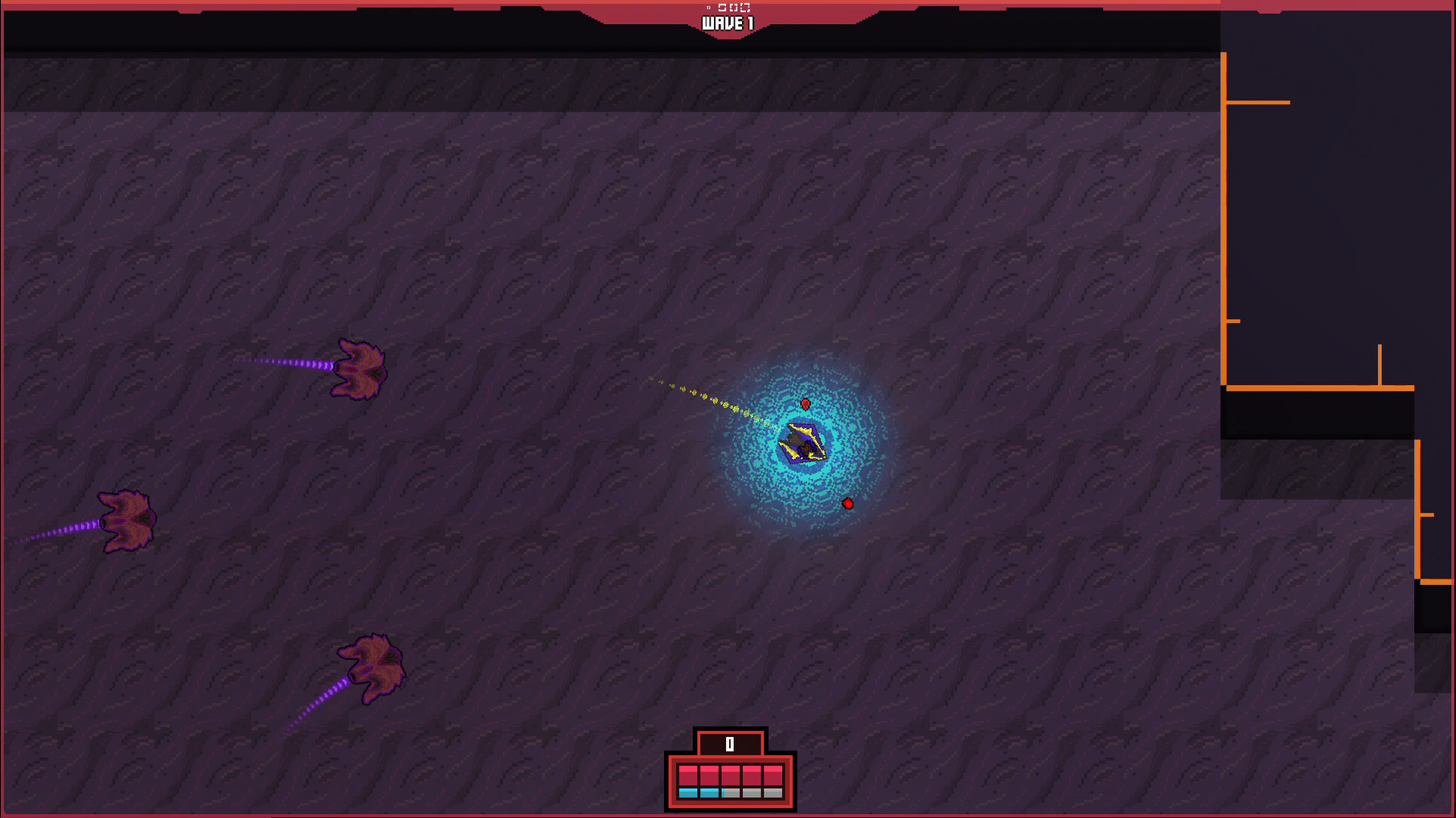Click the leftmost pink health block
The width and height of the screenshot is (1456, 818).
click(x=687, y=775)
